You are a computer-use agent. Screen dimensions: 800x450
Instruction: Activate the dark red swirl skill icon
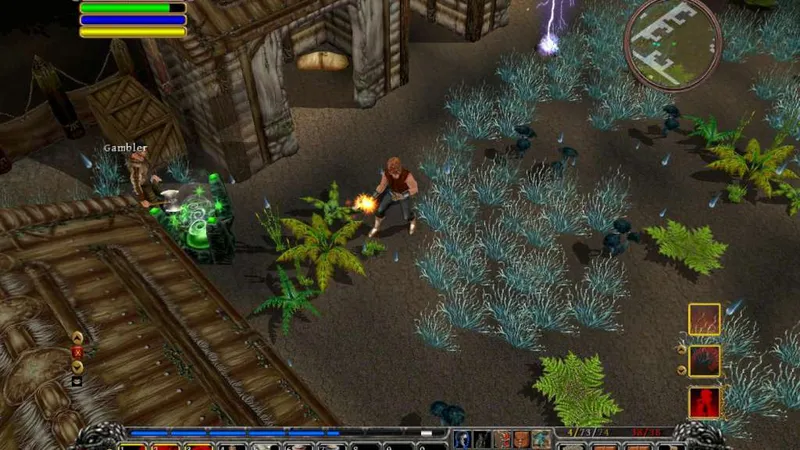[x=704, y=361]
